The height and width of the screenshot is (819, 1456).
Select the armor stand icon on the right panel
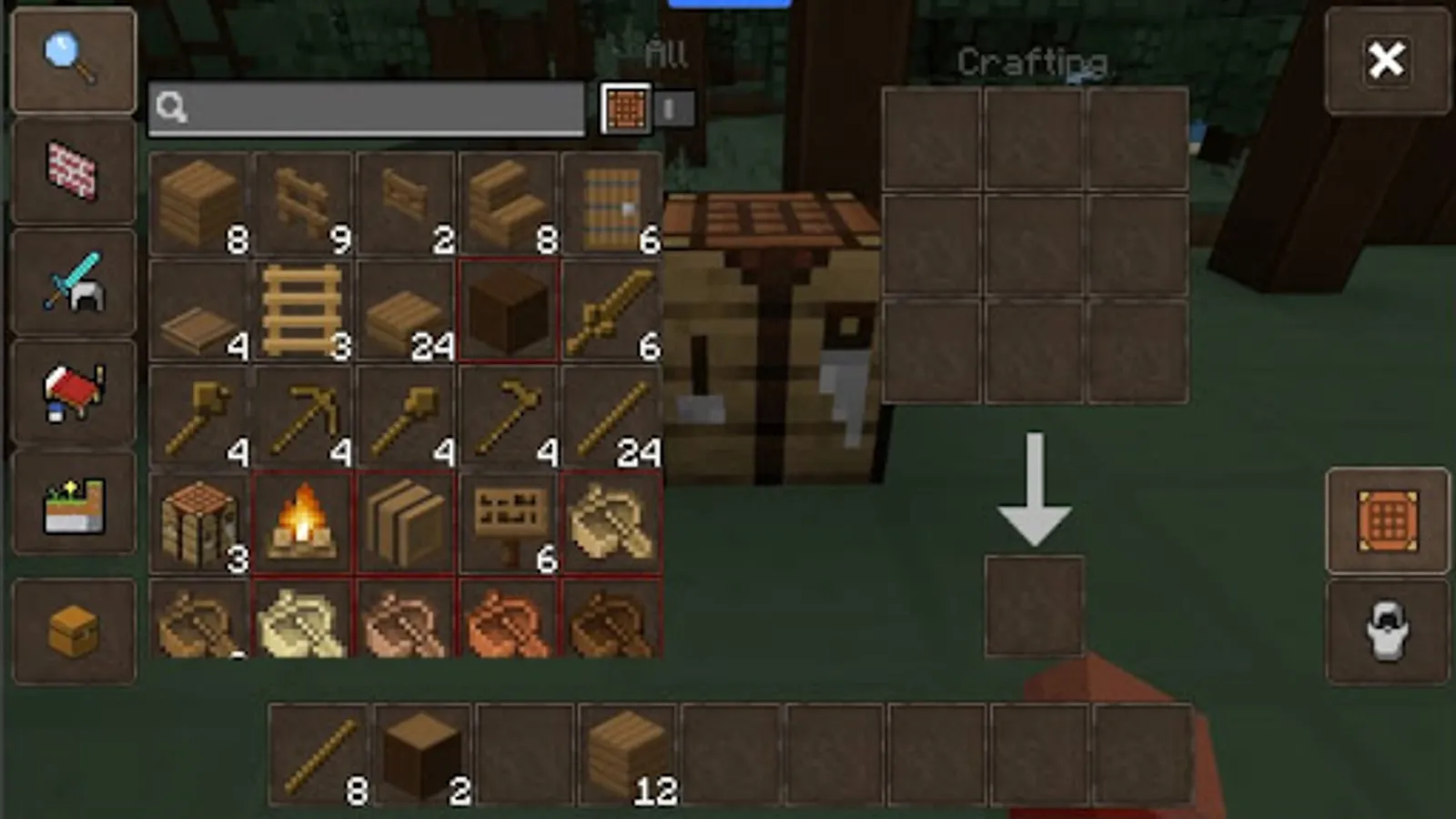(x=1387, y=628)
